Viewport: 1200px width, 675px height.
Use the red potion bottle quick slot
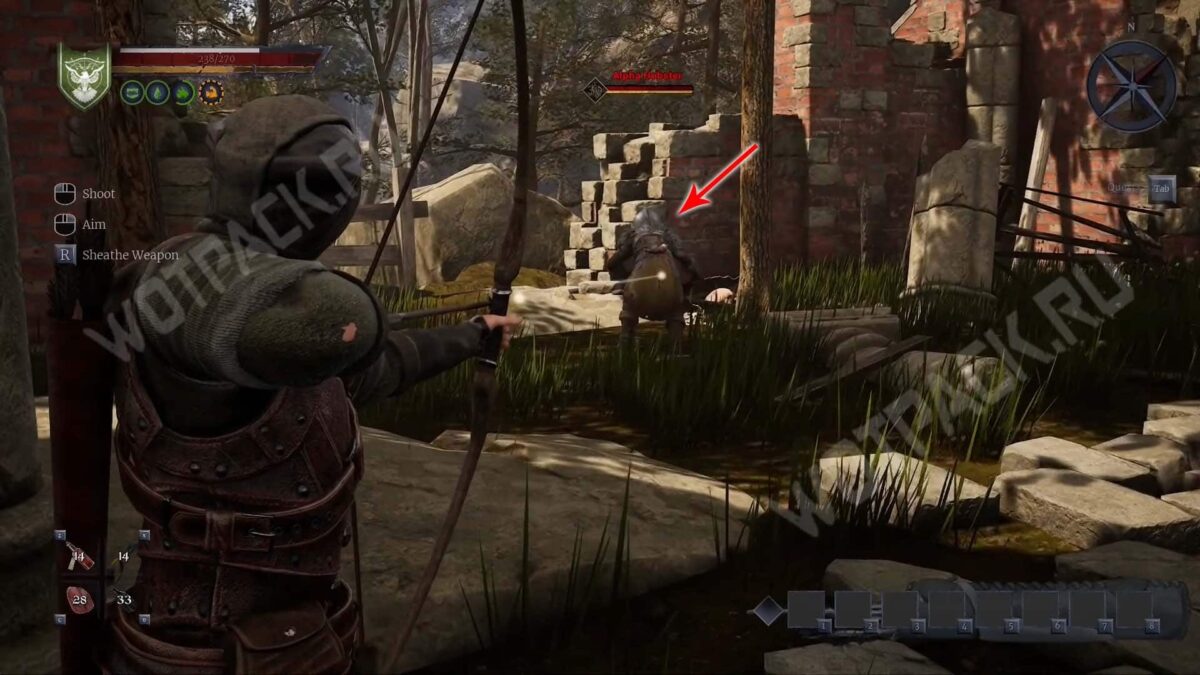coord(79,556)
